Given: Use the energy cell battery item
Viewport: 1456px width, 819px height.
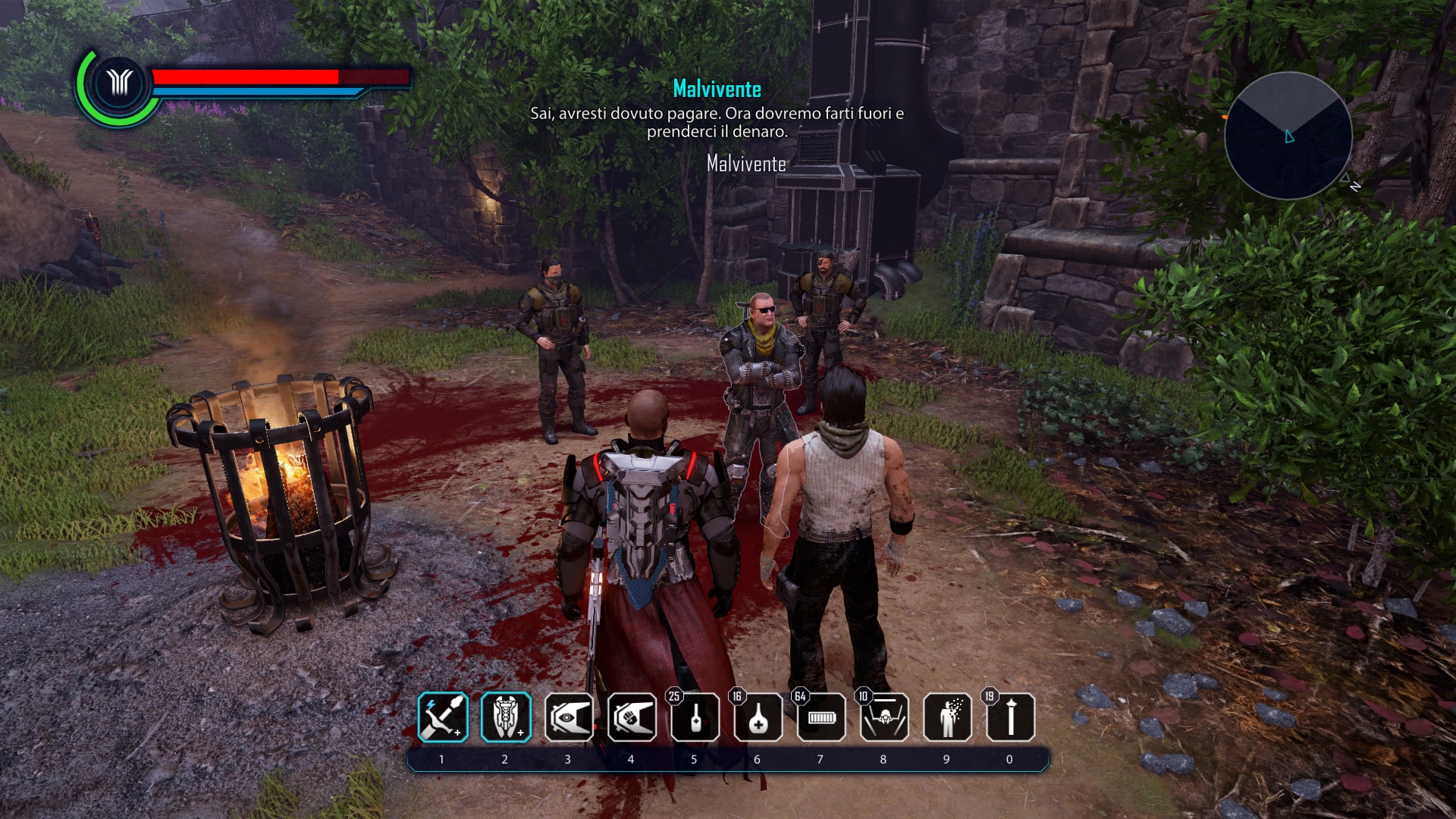Looking at the screenshot, I should (x=821, y=717).
